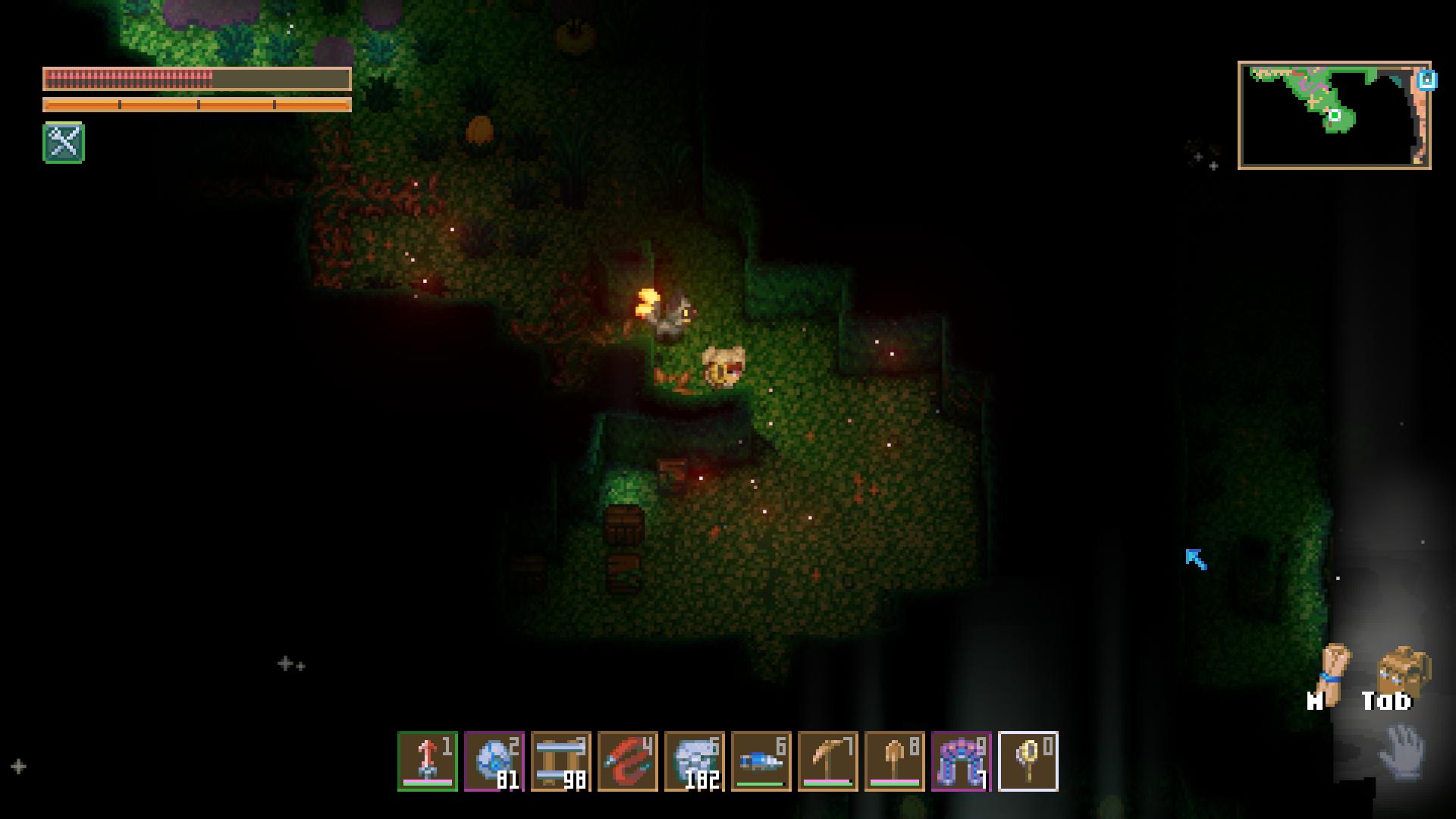1456x819 pixels.
Task: Pick the grey stone block stack of 182
Action: (695, 761)
